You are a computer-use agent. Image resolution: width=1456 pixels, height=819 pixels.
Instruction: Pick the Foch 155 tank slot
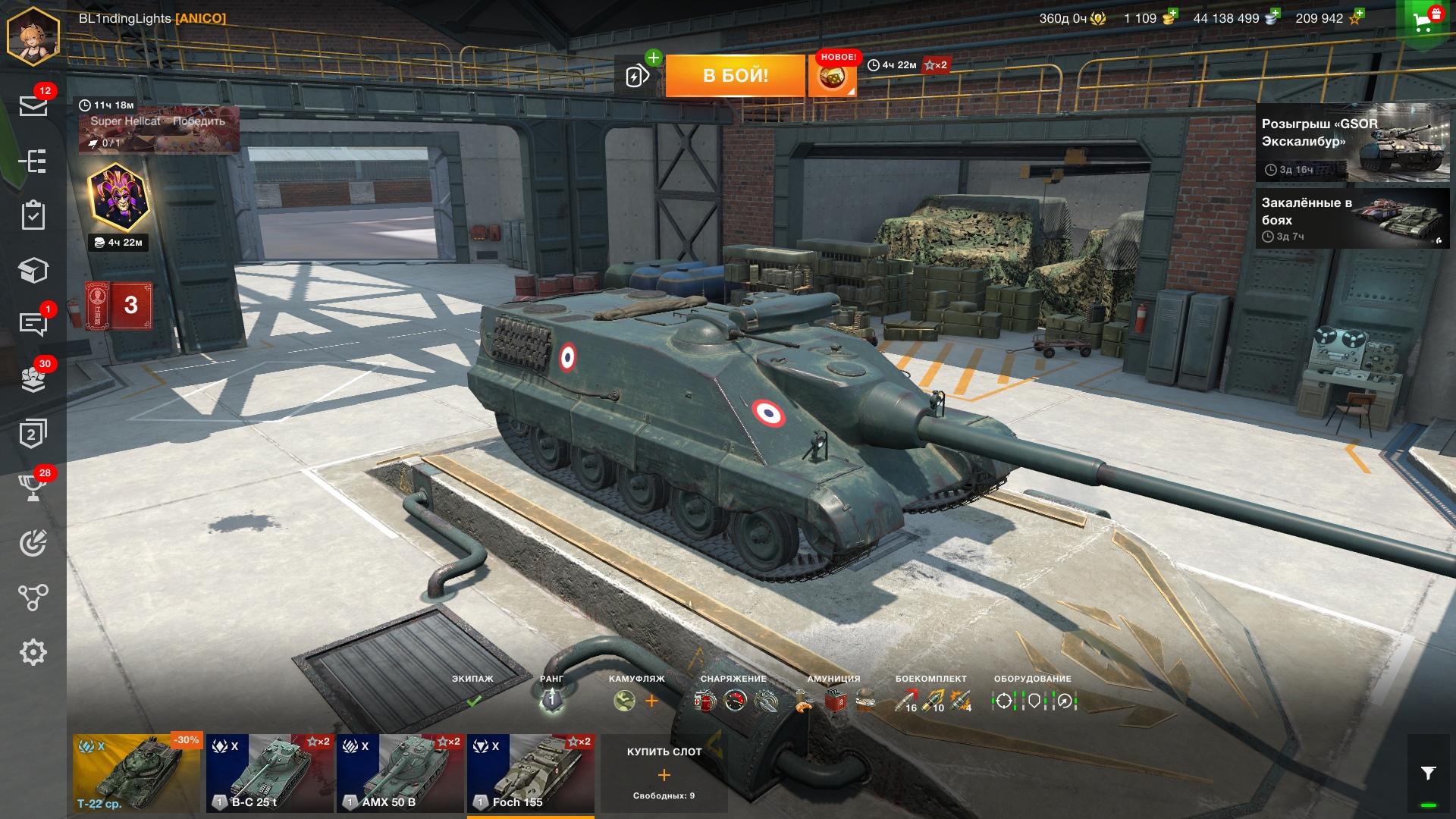tap(530, 773)
